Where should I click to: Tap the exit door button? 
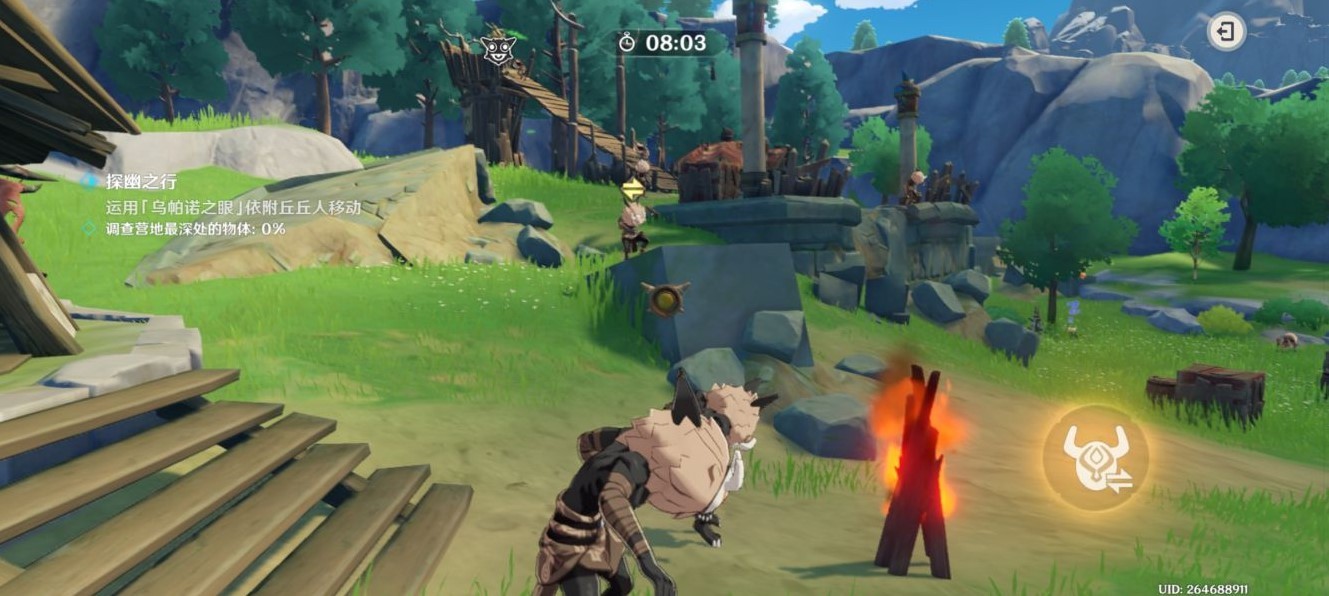point(1226,32)
